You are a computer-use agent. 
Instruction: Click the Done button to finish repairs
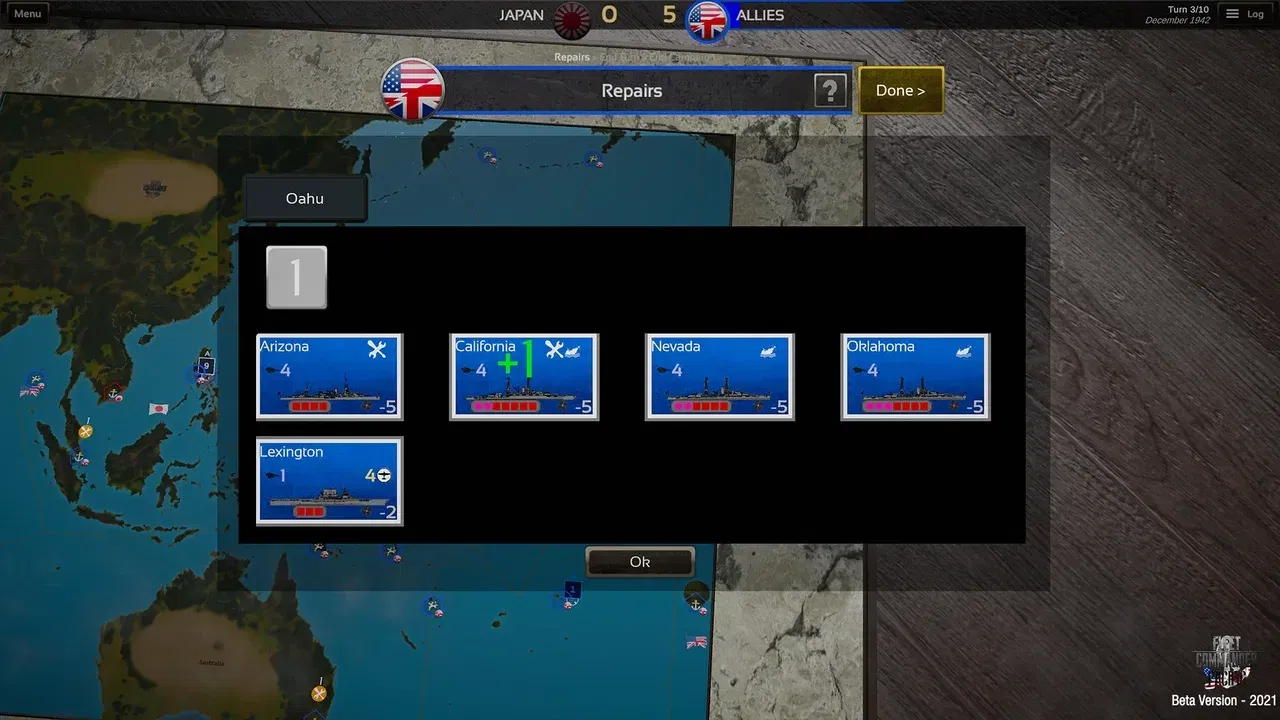899,90
